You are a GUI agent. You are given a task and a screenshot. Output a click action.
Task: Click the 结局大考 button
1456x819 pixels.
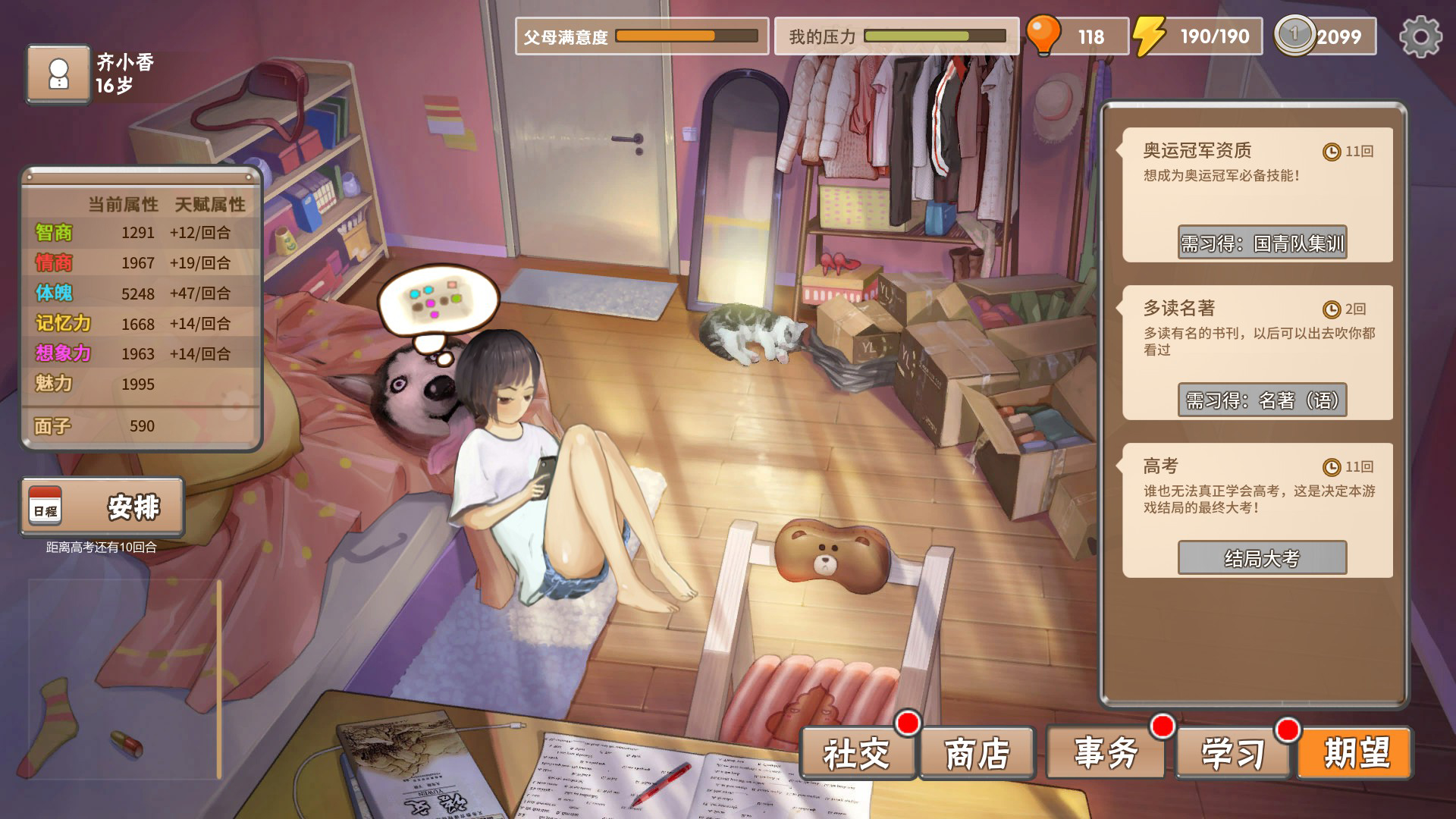click(1262, 558)
